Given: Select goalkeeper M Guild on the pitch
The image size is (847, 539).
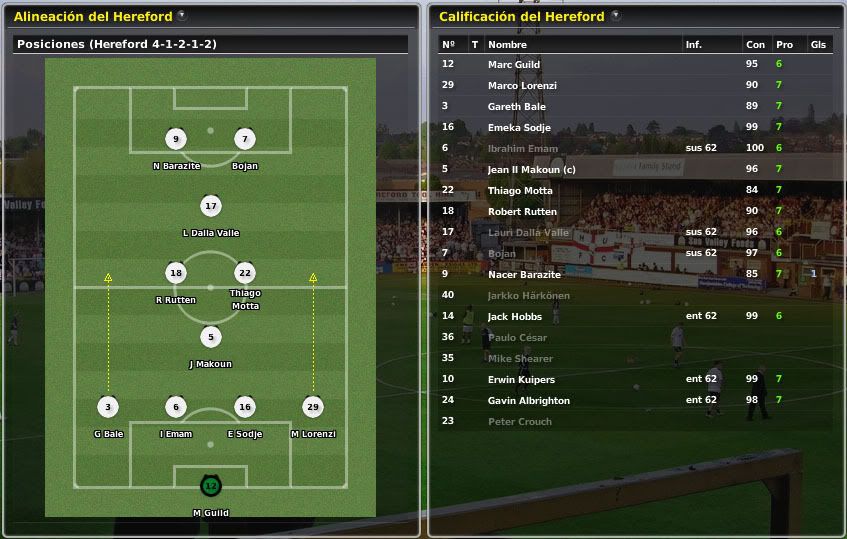Looking at the screenshot, I should (x=210, y=486).
